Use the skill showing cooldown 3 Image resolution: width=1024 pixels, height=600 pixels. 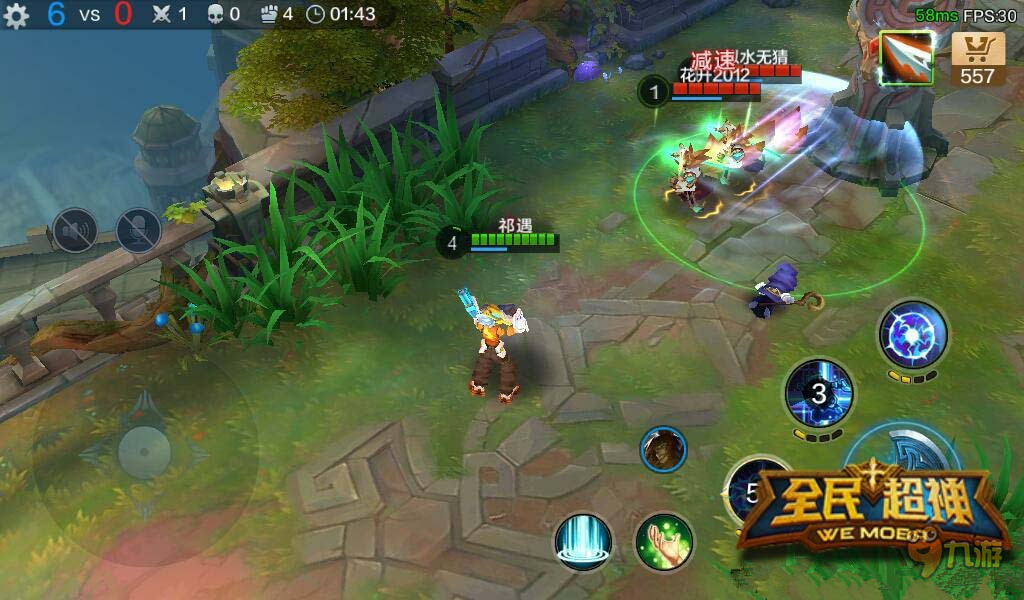pyautogui.click(x=819, y=393)
